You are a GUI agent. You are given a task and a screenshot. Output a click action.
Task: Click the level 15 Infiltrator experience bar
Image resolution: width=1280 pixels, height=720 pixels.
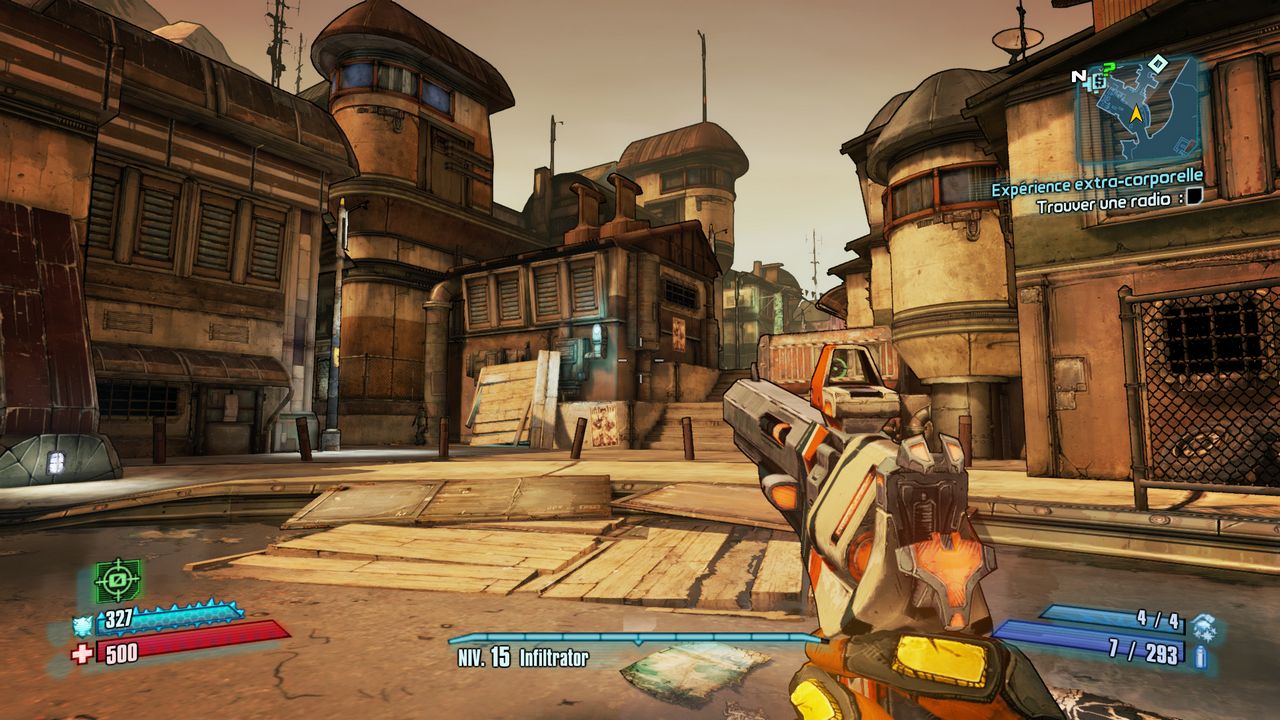[634, 638]
